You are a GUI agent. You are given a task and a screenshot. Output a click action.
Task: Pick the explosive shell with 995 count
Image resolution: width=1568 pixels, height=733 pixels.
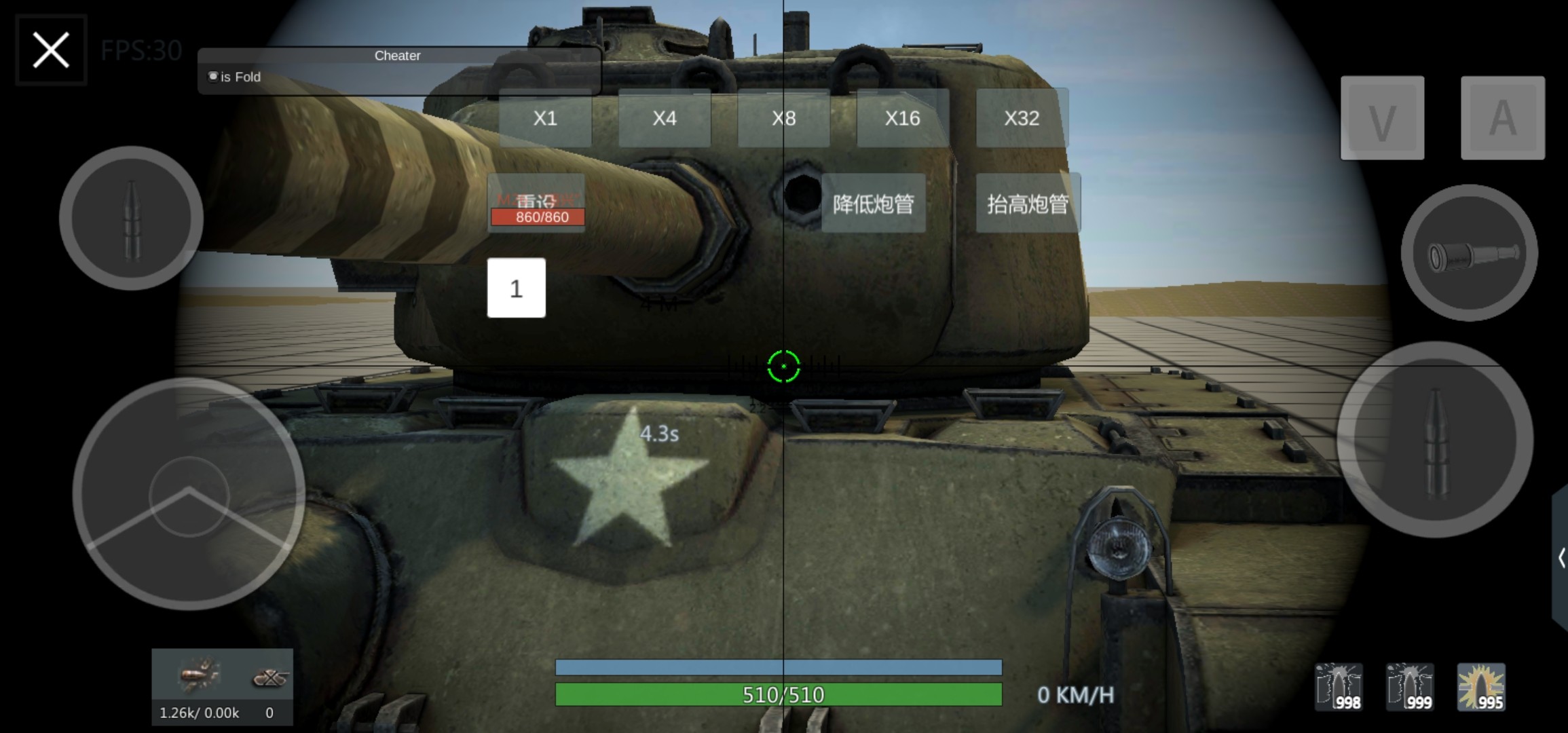click(1481, 687)
